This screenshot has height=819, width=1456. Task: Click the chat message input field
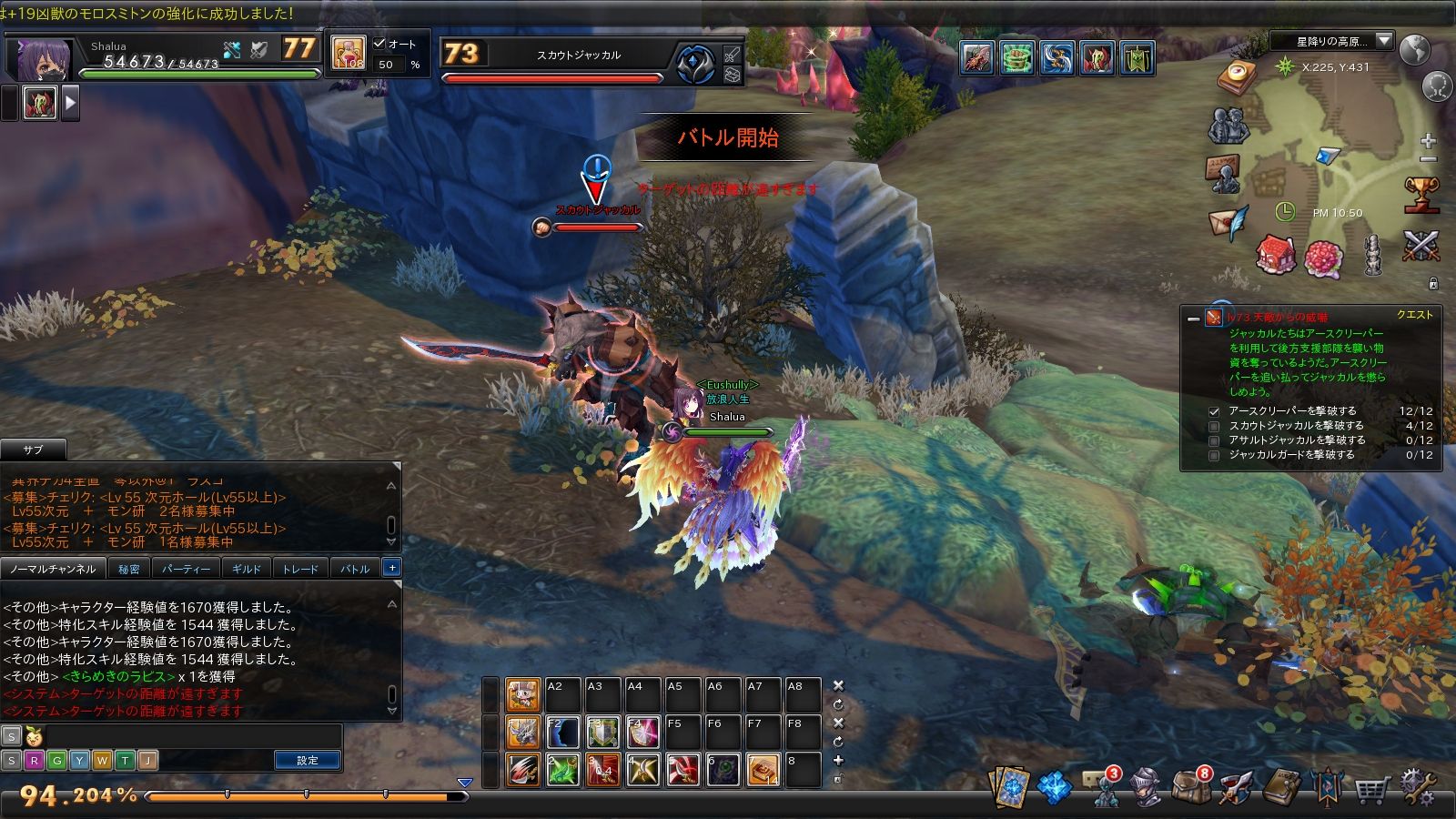pos(191,736)
